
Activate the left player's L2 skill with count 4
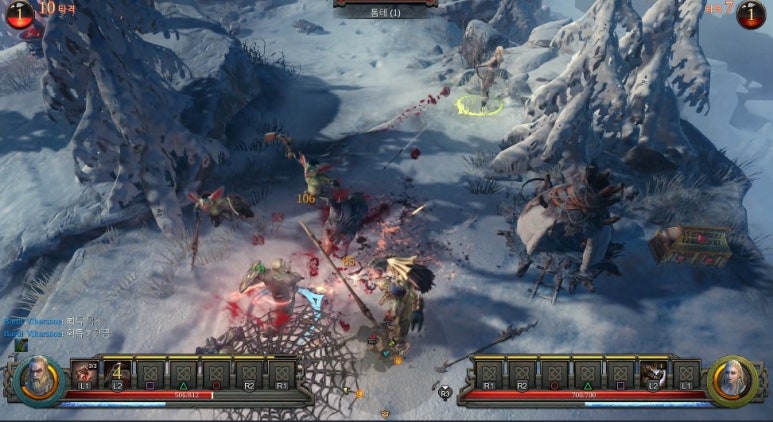(x=117, y=374)
